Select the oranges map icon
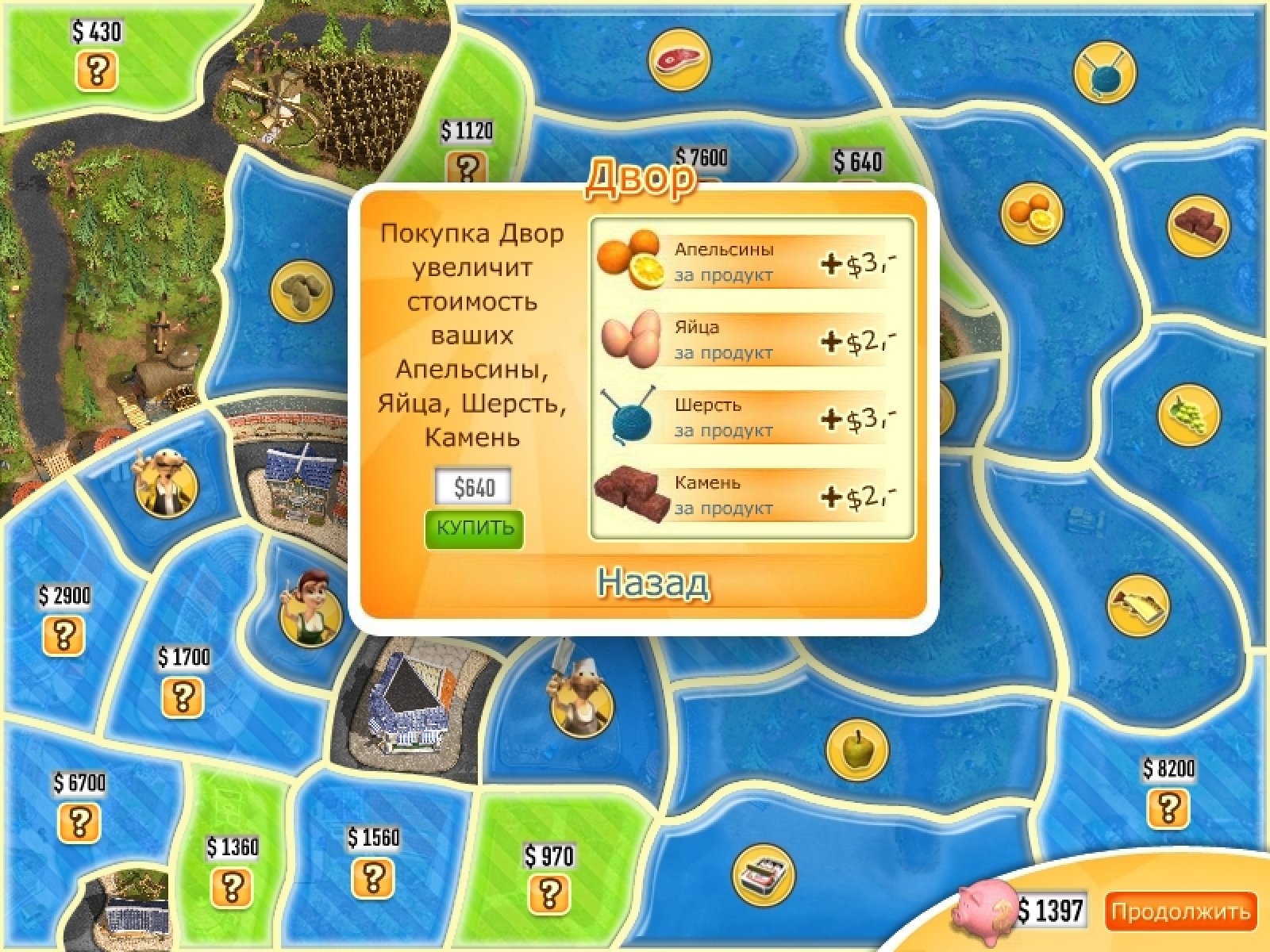The height and width of the screenshot is (952, 1270). click(x=1031, y=214)
